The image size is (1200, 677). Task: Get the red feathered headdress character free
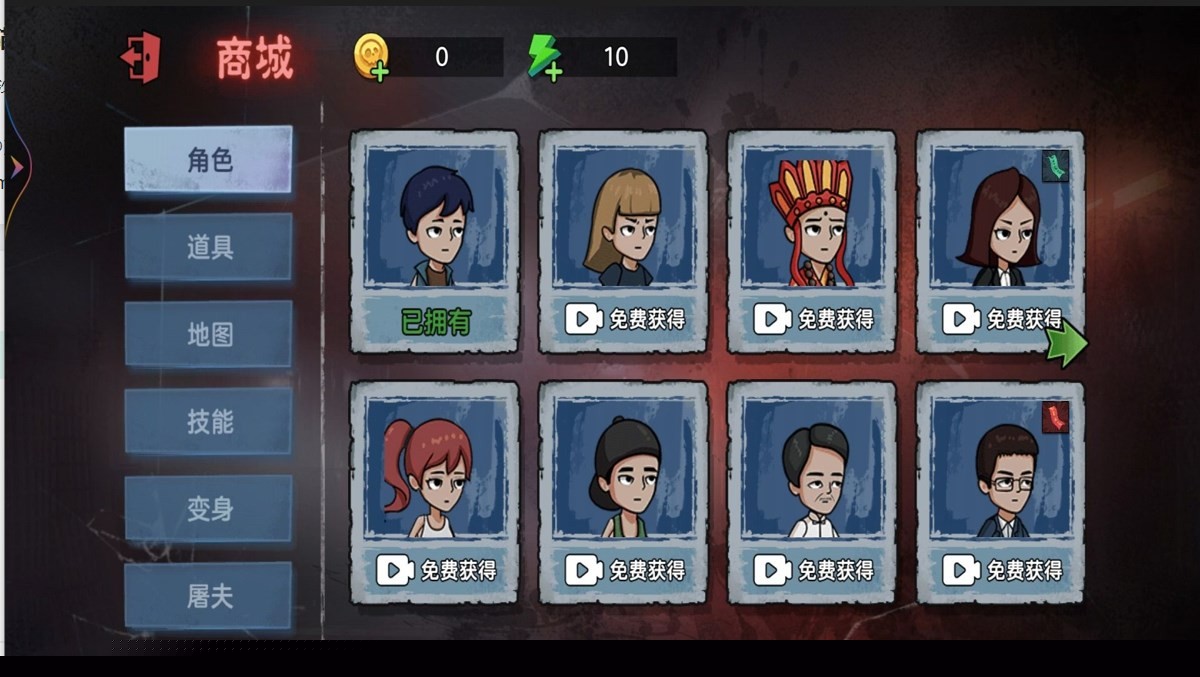pos(812,319)
